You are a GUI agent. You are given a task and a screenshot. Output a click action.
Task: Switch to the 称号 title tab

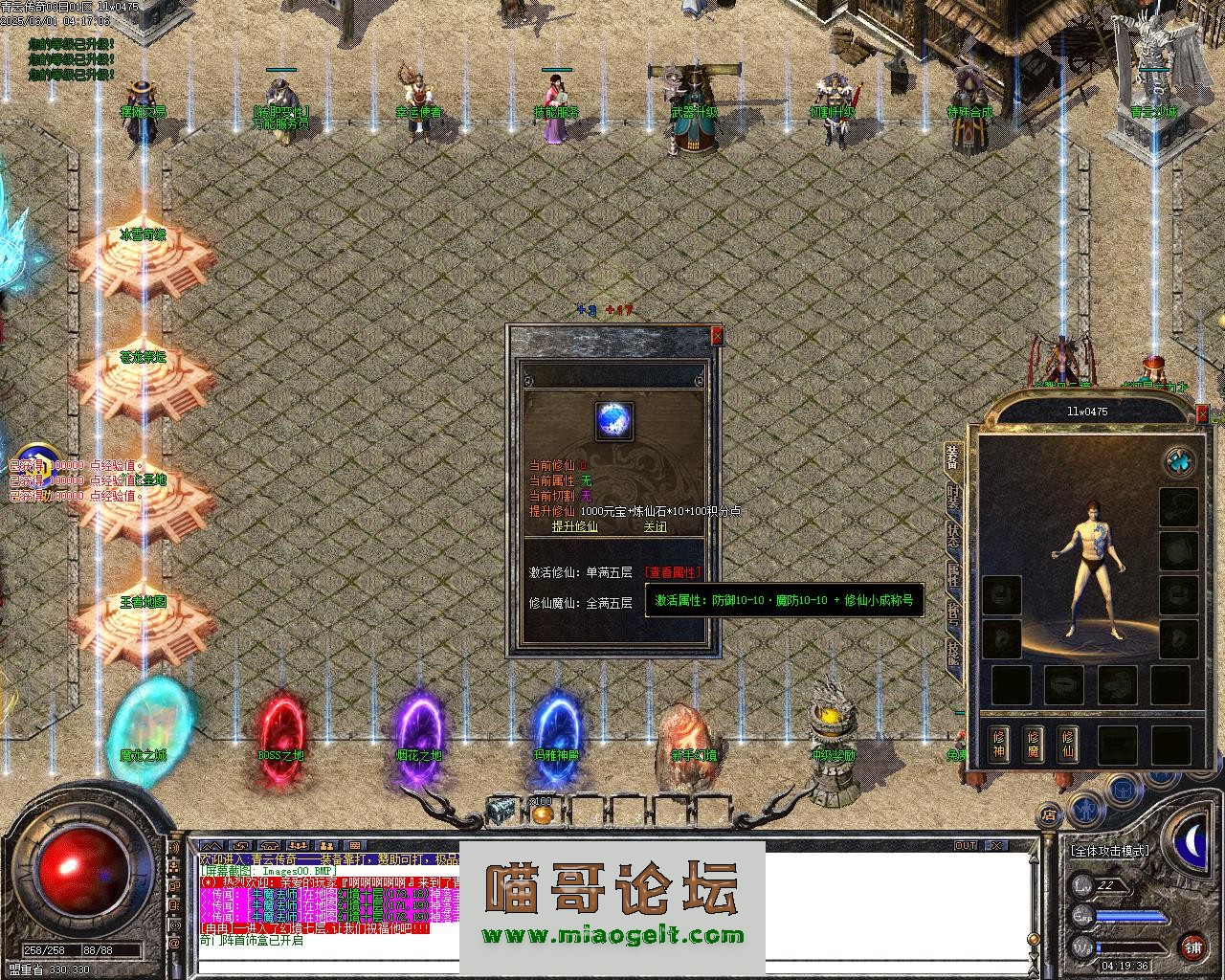tap(953, 613)
